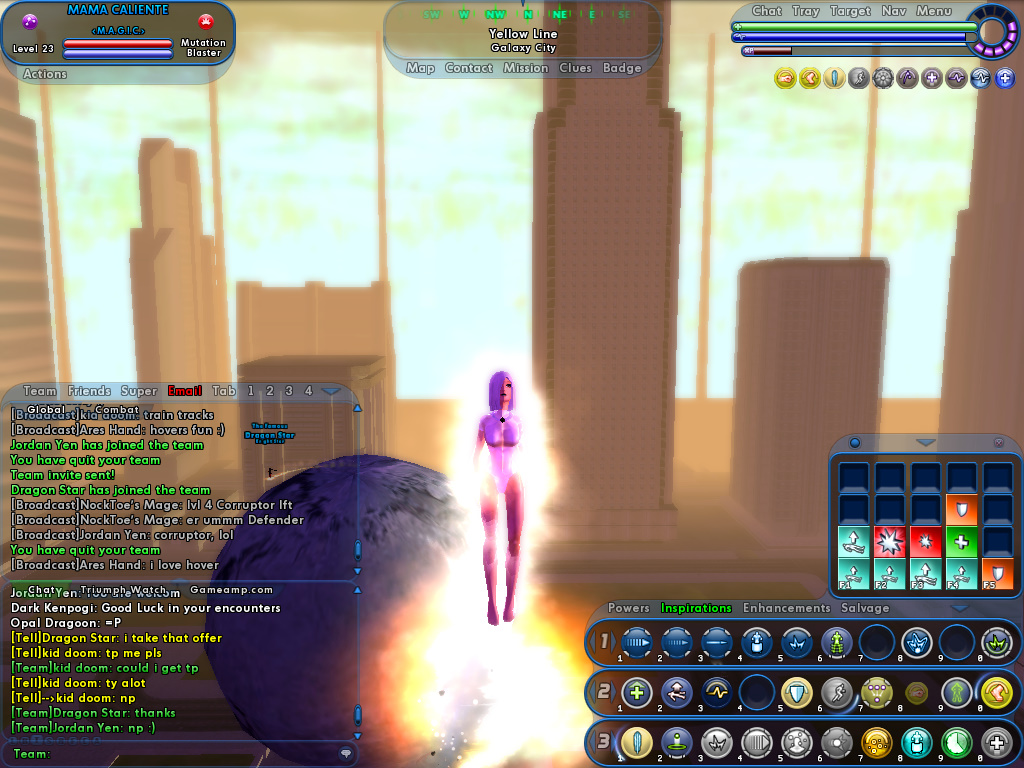This screenshot has height=768, width=1024.
Task: Switch to the Enhancements tab
Action: tap(786, 608)
